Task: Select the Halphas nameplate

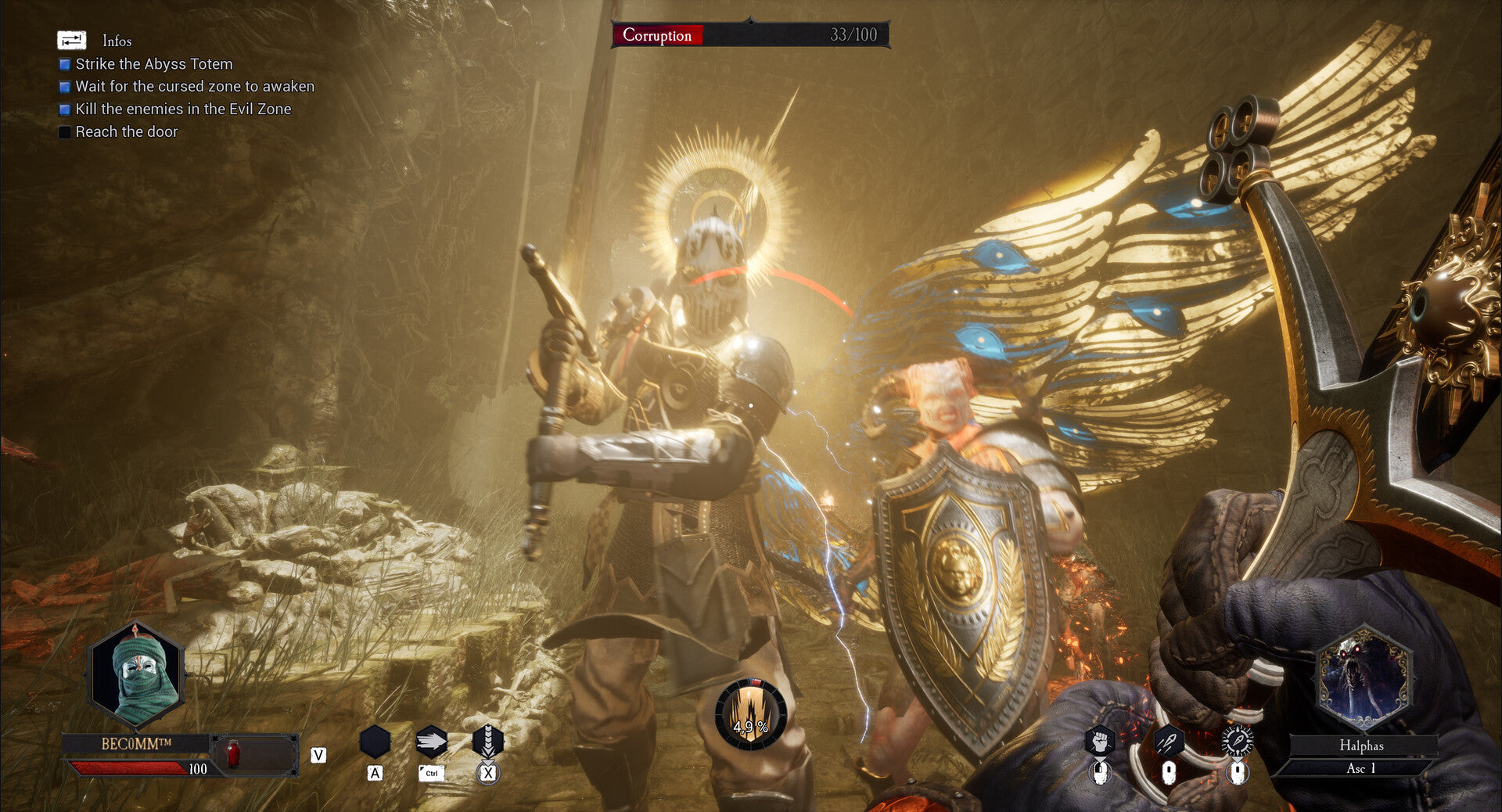Action: click(x=1361, y=746)
